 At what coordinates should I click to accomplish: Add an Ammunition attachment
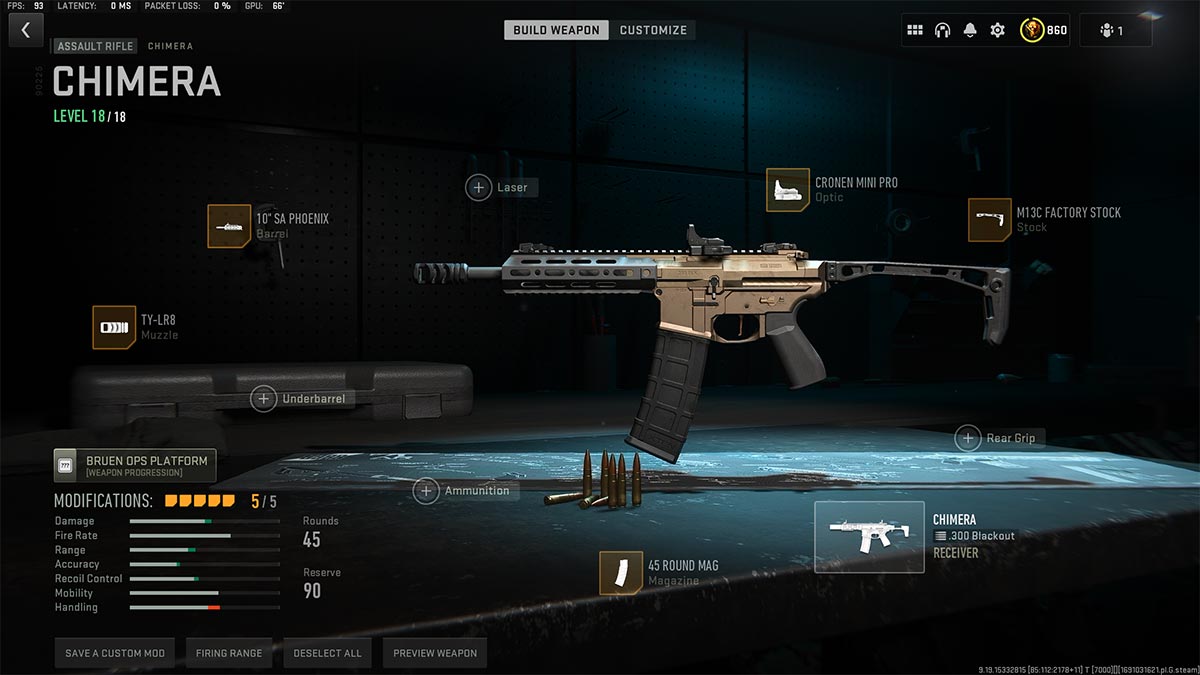tap(427, 491)
